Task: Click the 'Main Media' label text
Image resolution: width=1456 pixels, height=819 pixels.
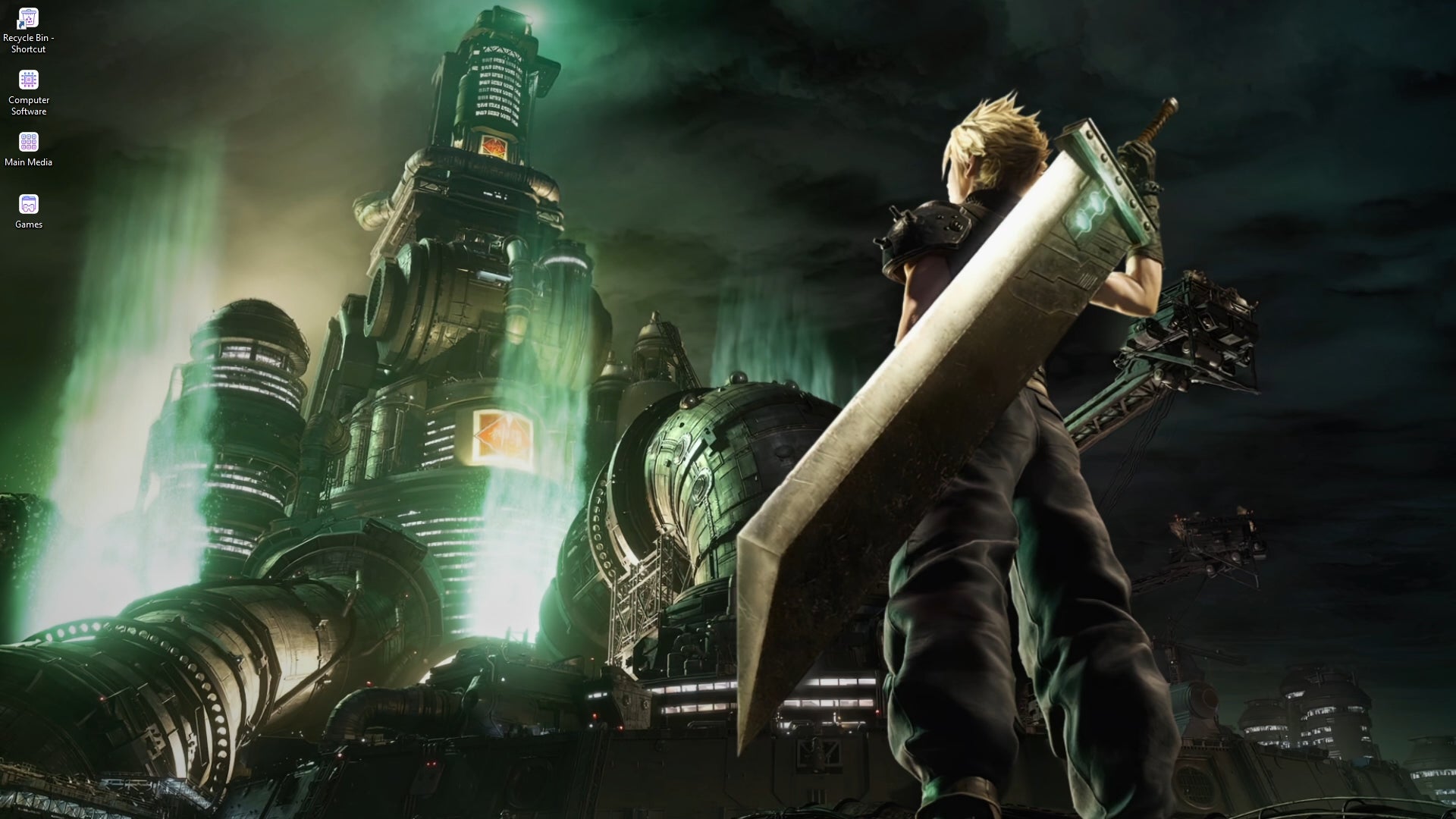Action: coord(28,162)
